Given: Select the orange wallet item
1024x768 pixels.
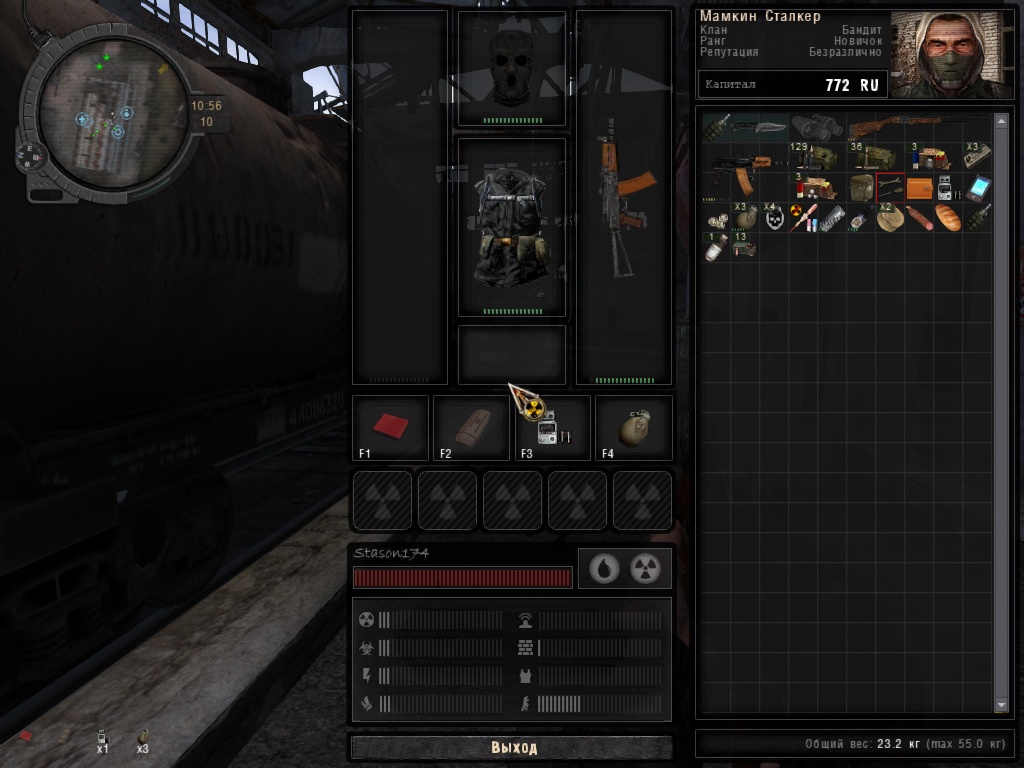Looking at the screenshot, I should pos(919,187).
